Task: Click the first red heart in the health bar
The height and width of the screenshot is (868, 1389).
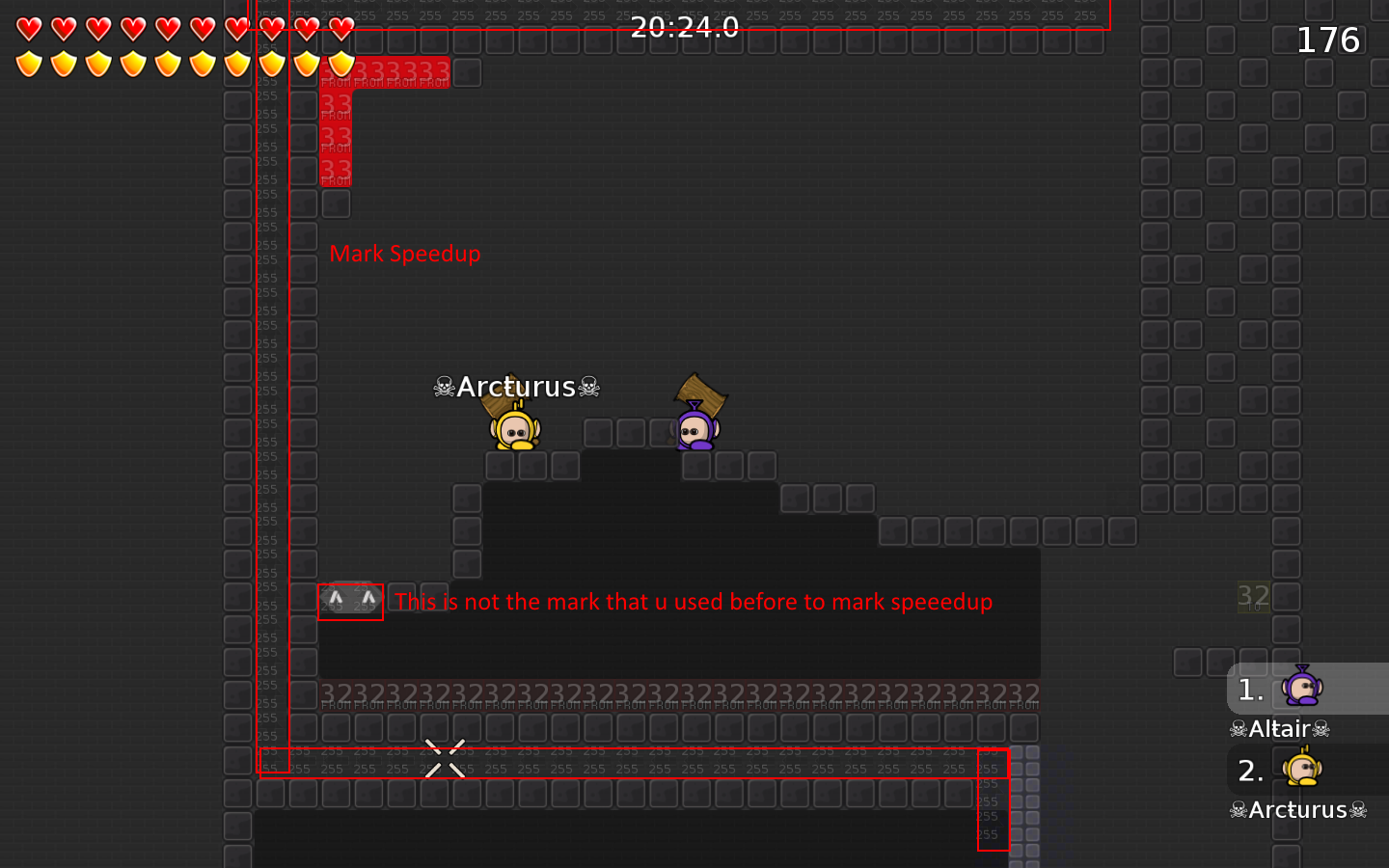Action: click(x=28, y=30)
